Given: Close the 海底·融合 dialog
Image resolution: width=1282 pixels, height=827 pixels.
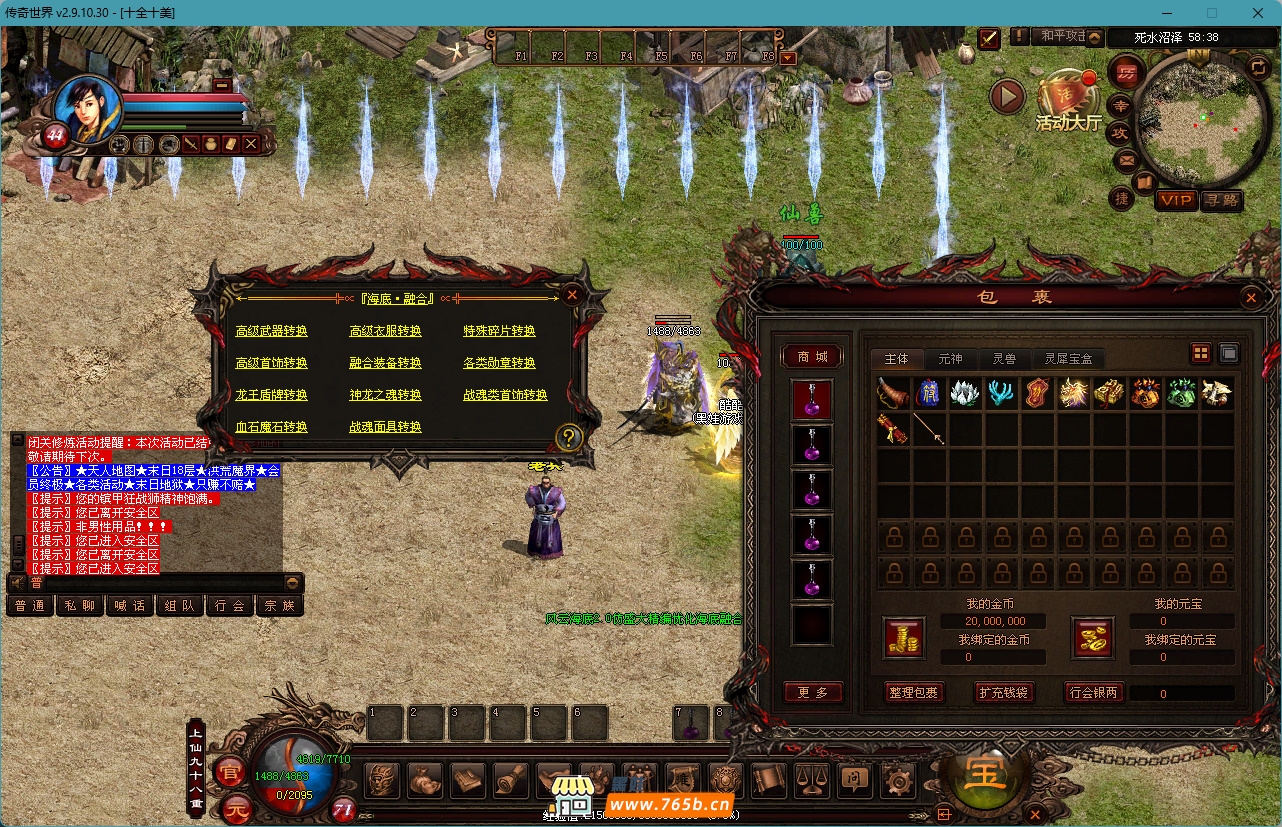Looking at the screenshot, I should point(571,295).
